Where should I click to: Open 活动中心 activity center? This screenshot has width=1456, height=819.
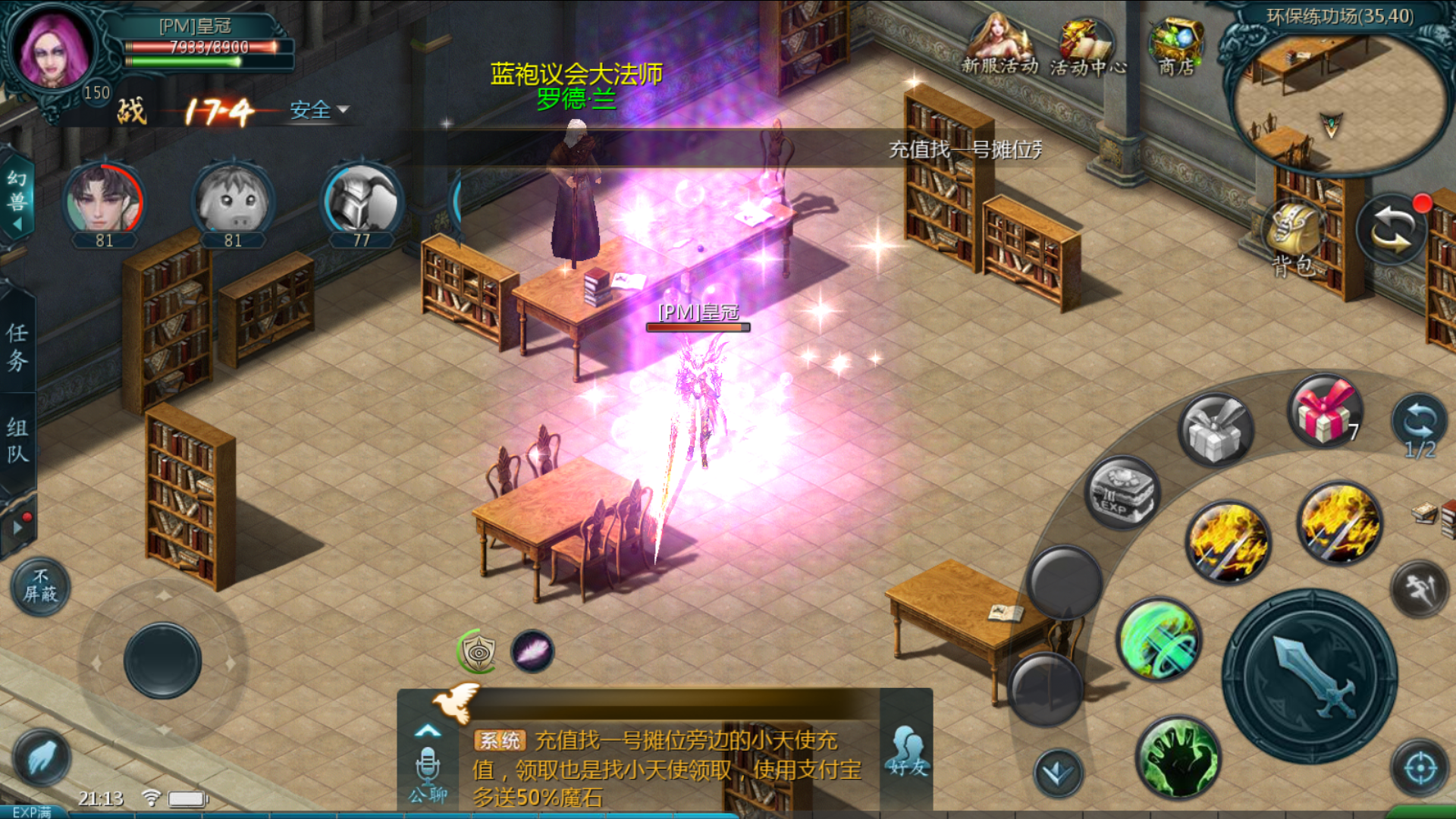point(1087,47)
